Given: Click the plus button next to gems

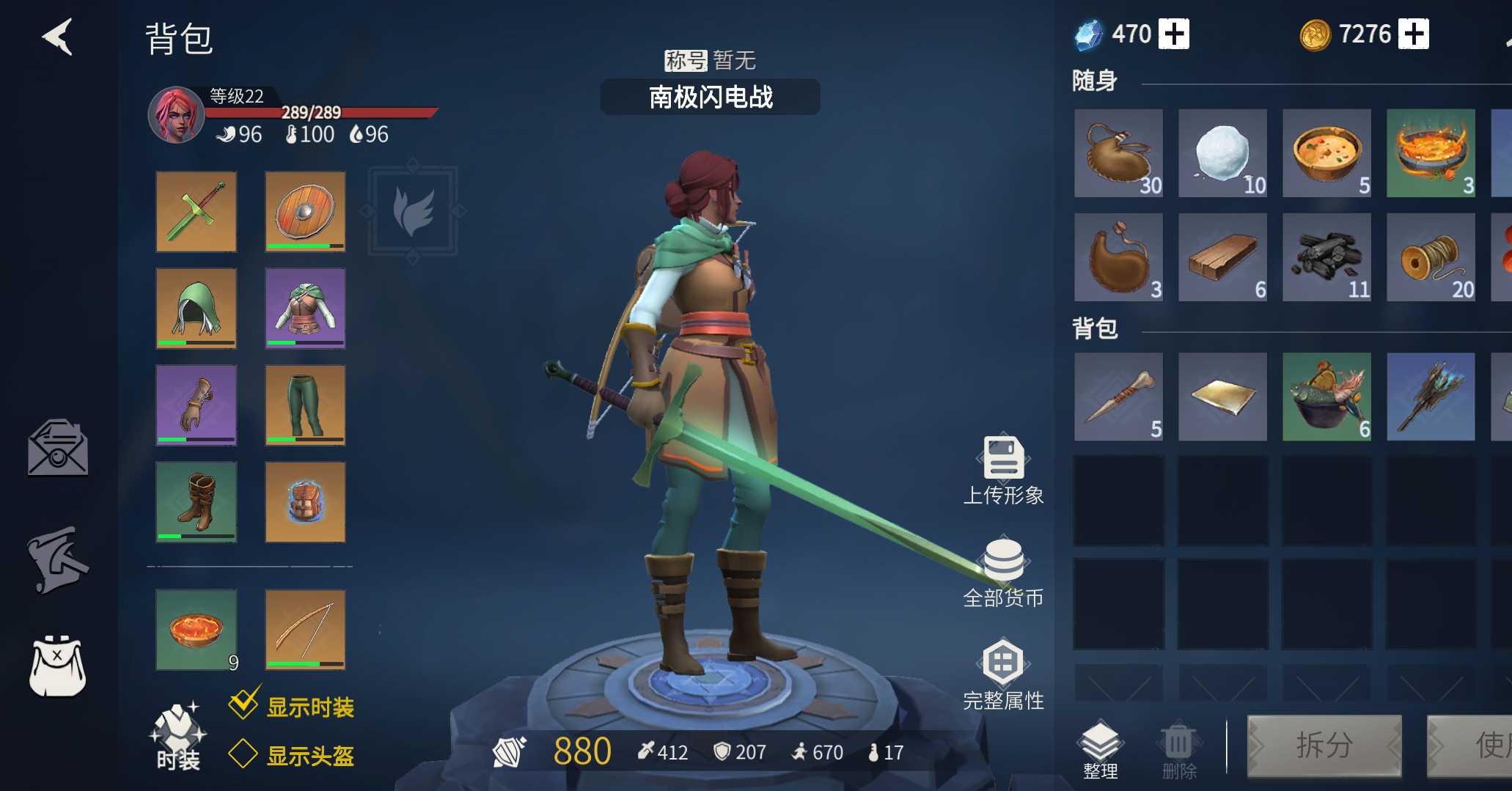Looking at the screenshot, I should click(1174, 33).
